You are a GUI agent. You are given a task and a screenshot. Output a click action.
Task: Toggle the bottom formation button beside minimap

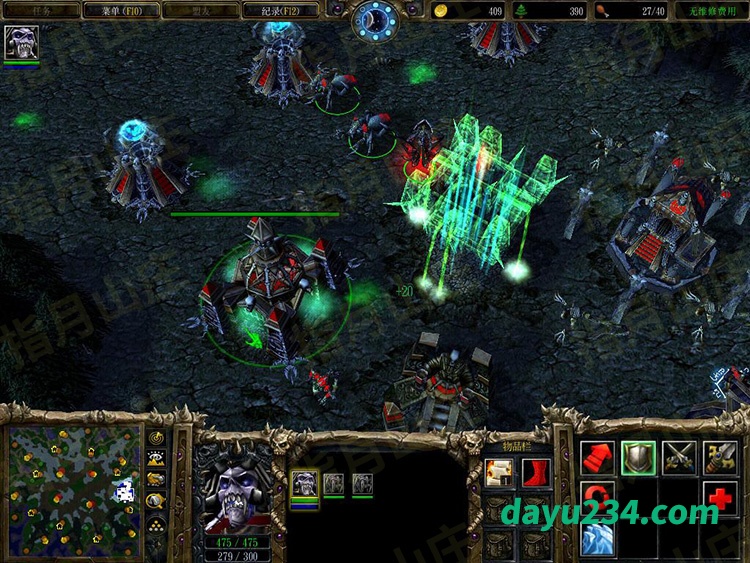(157, 525)
